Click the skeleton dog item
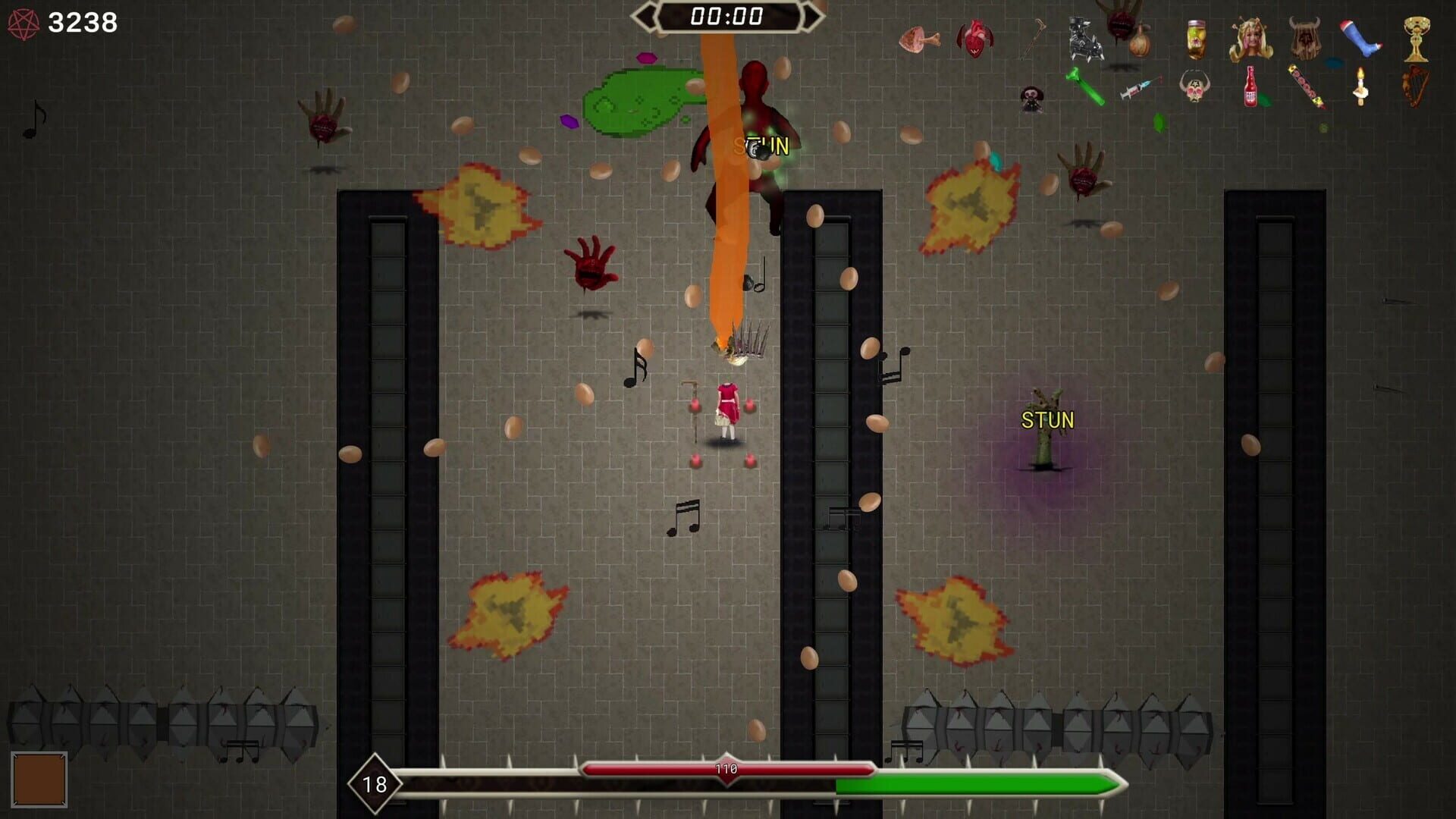1456x819 pixels. pos(1084,38)
